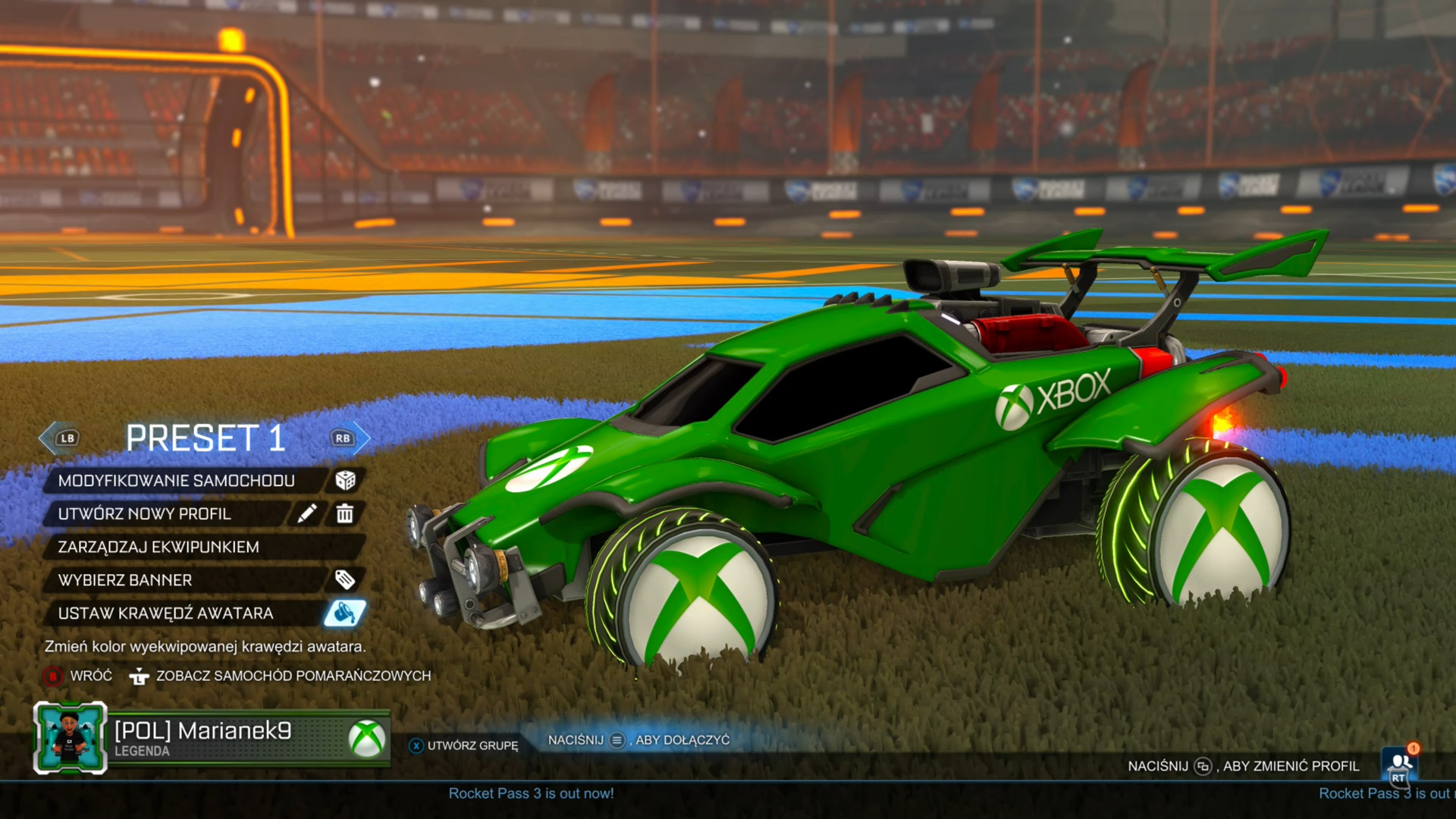Open the Utwórz nowy profil menu entry
Image resolution: width=1456 pixels, height=819 pixels.
pos(146,513)
